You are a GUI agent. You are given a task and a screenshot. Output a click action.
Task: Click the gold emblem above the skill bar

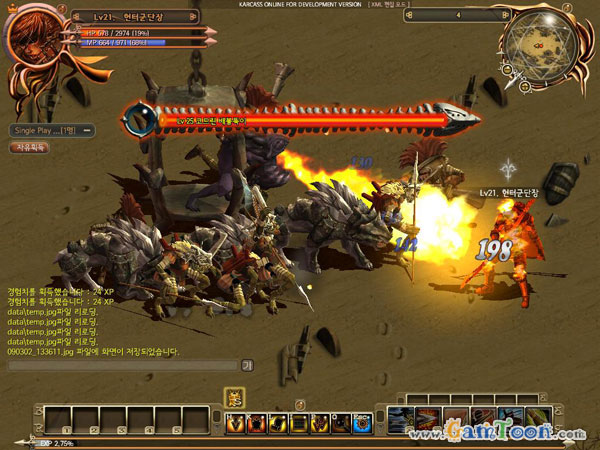[236, 396]
